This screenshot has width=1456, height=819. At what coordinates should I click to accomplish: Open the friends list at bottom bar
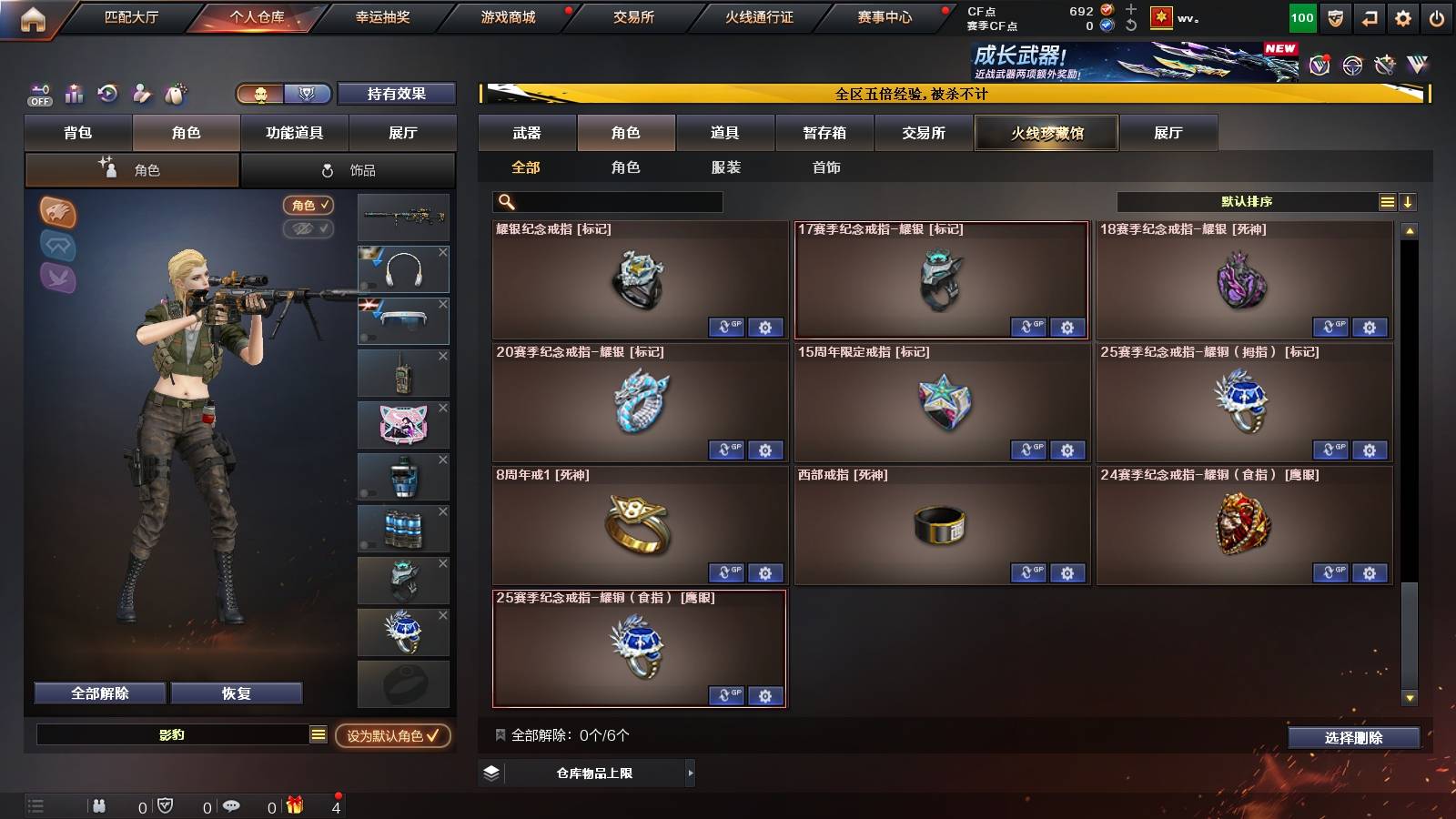(100, 805)
